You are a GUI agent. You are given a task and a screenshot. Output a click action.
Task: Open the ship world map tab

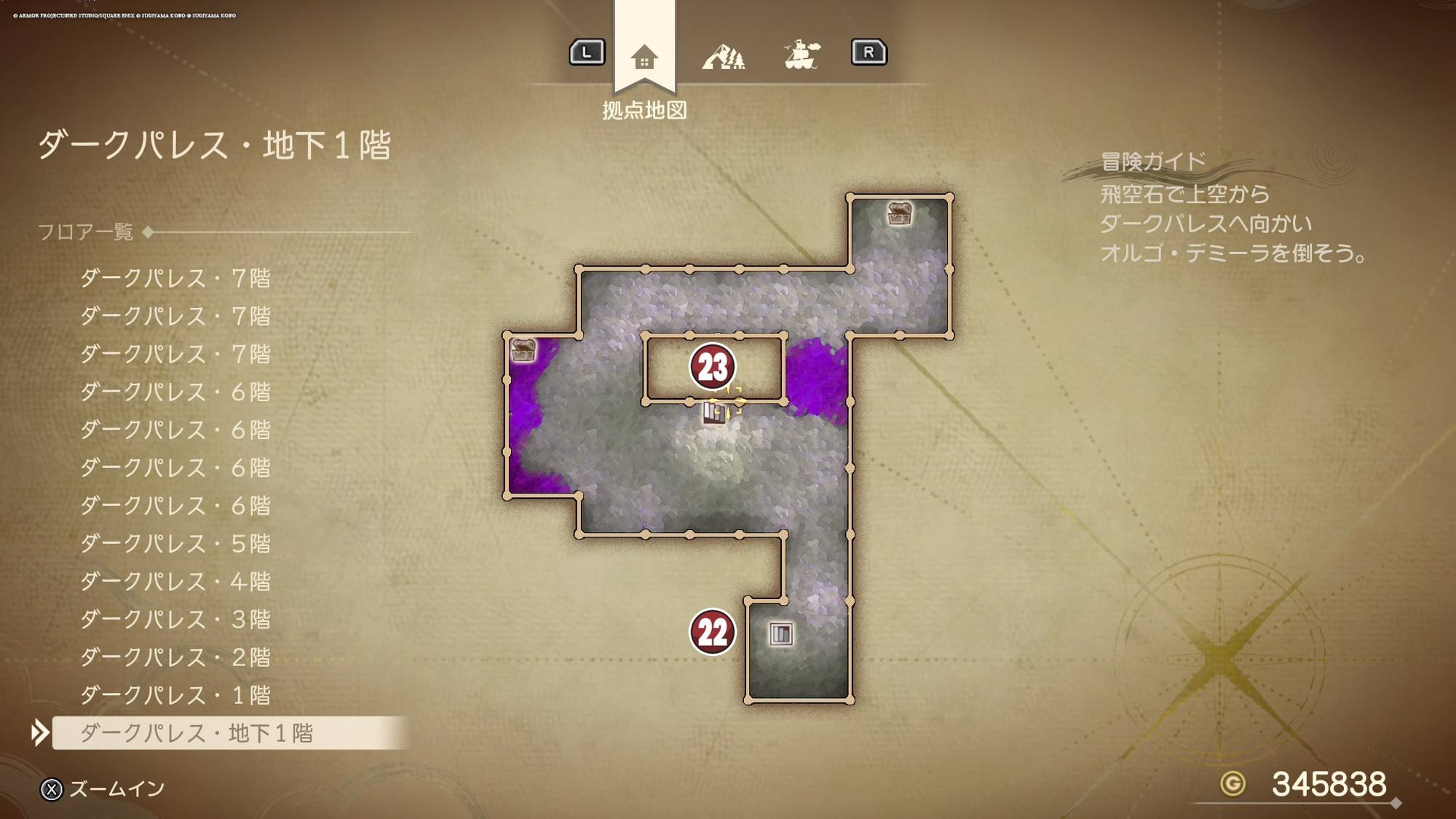click(x=802, y=55)
